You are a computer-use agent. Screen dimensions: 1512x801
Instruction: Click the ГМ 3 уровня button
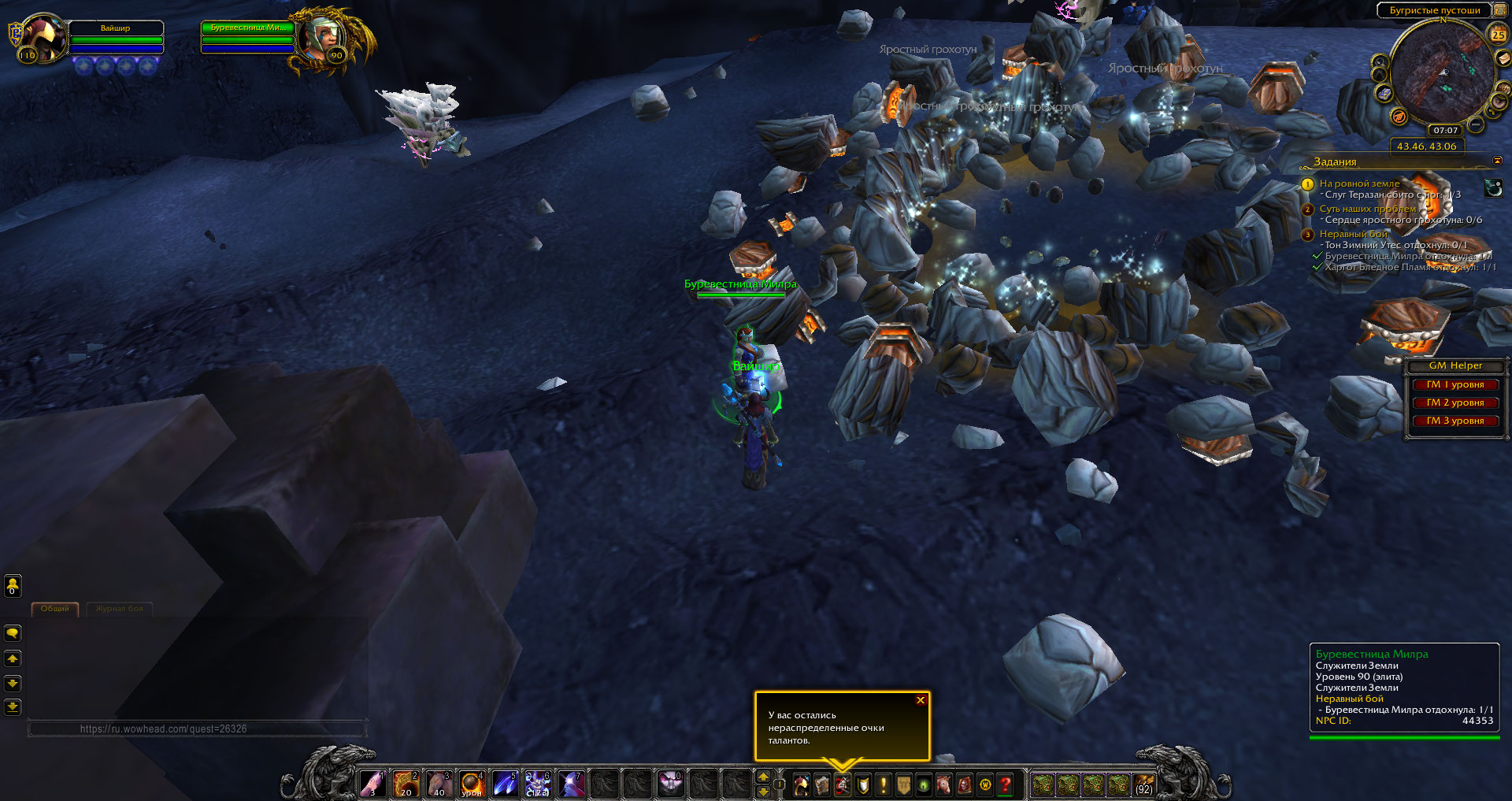coord(1455,421)
